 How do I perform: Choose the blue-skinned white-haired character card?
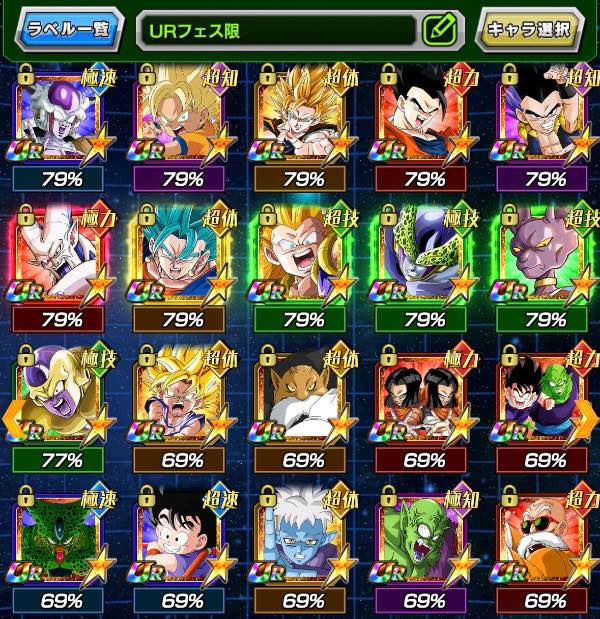[301, 538]
